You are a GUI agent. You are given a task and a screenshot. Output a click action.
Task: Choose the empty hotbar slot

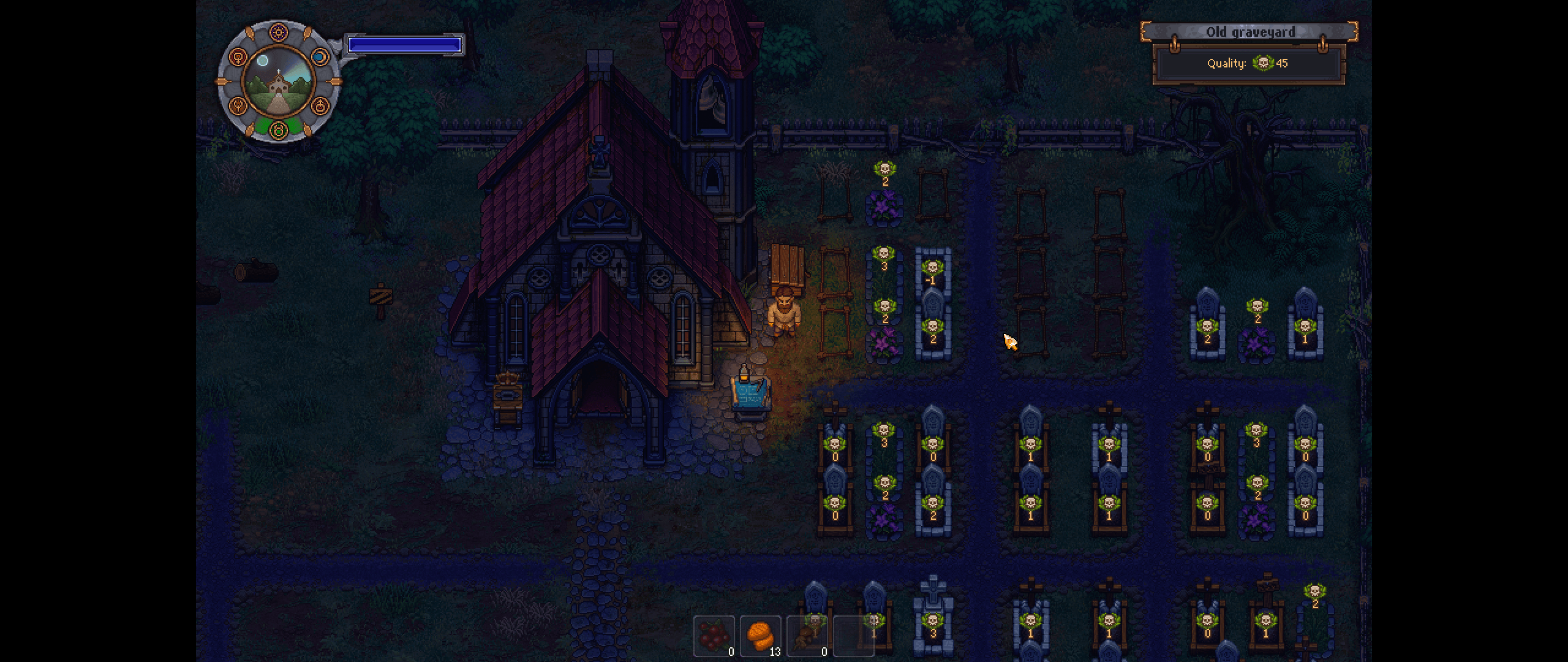[853, 636]
